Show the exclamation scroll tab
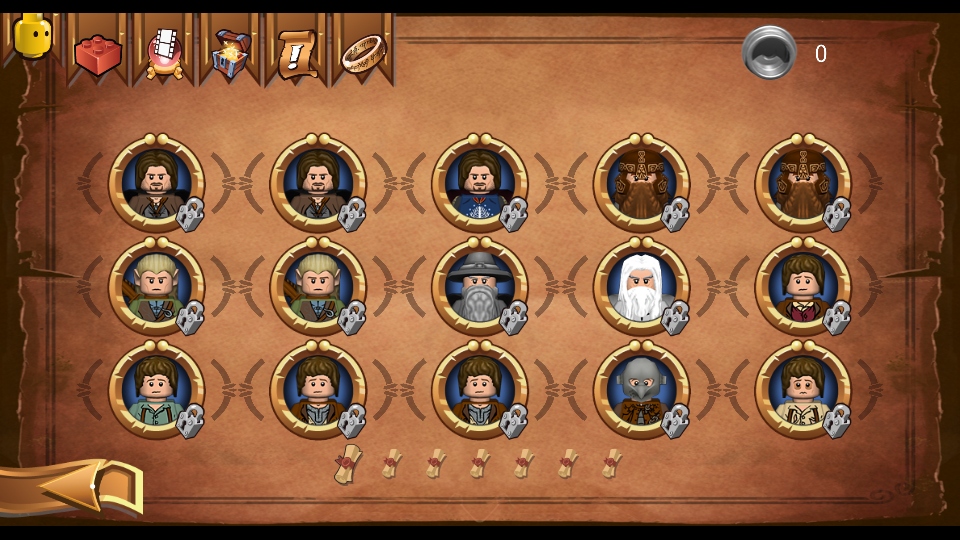 297,52
